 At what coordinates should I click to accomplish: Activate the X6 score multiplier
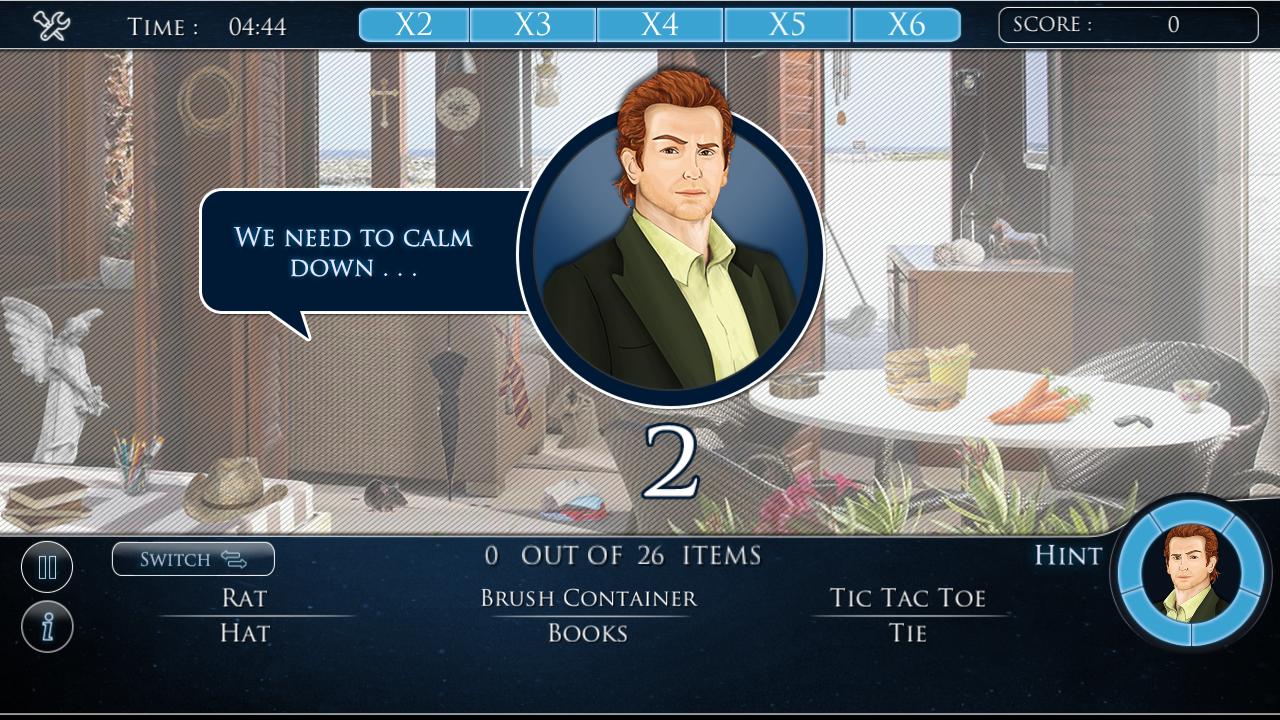907,23
